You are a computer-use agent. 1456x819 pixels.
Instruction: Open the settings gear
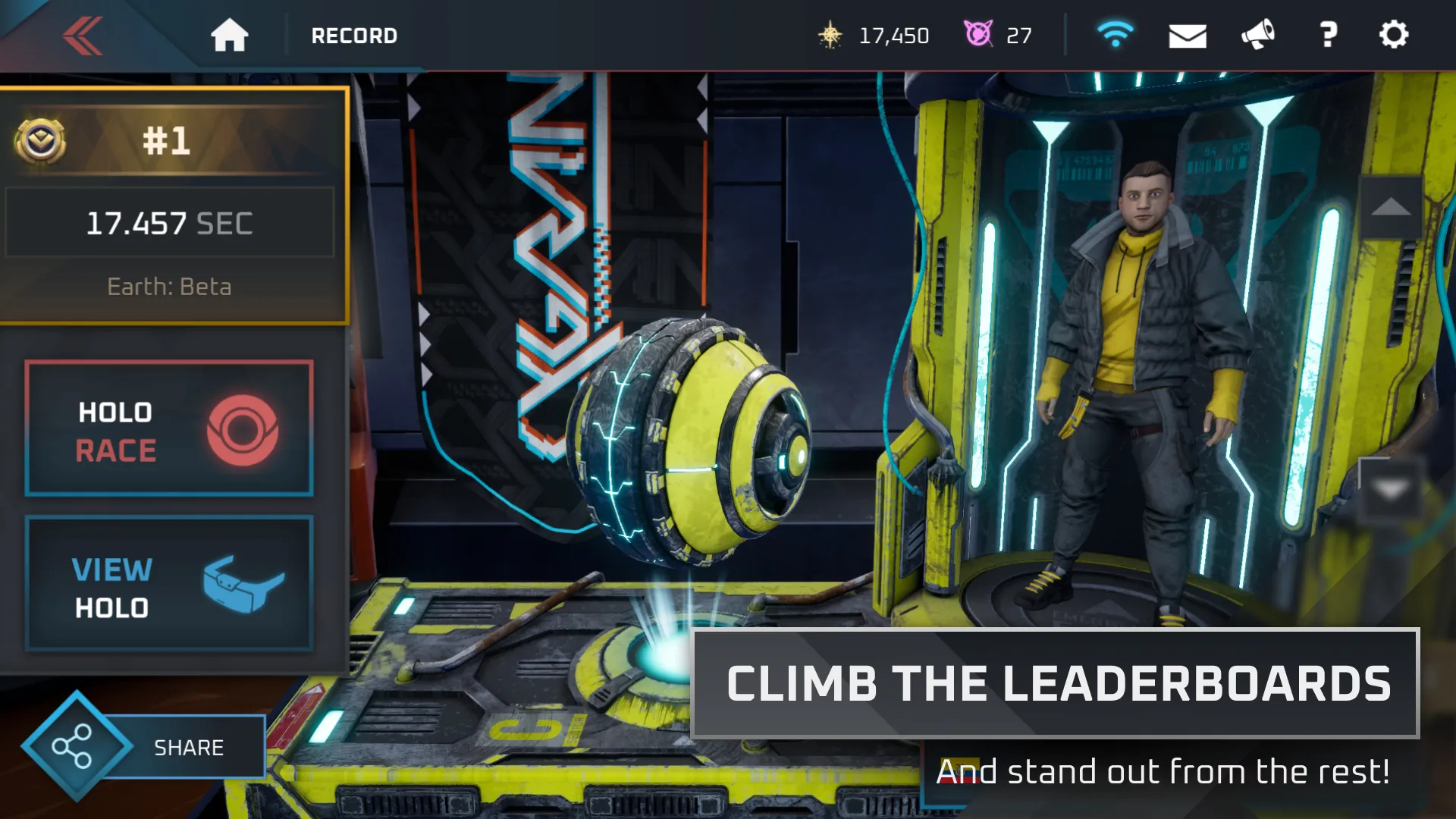(1394, 35)
